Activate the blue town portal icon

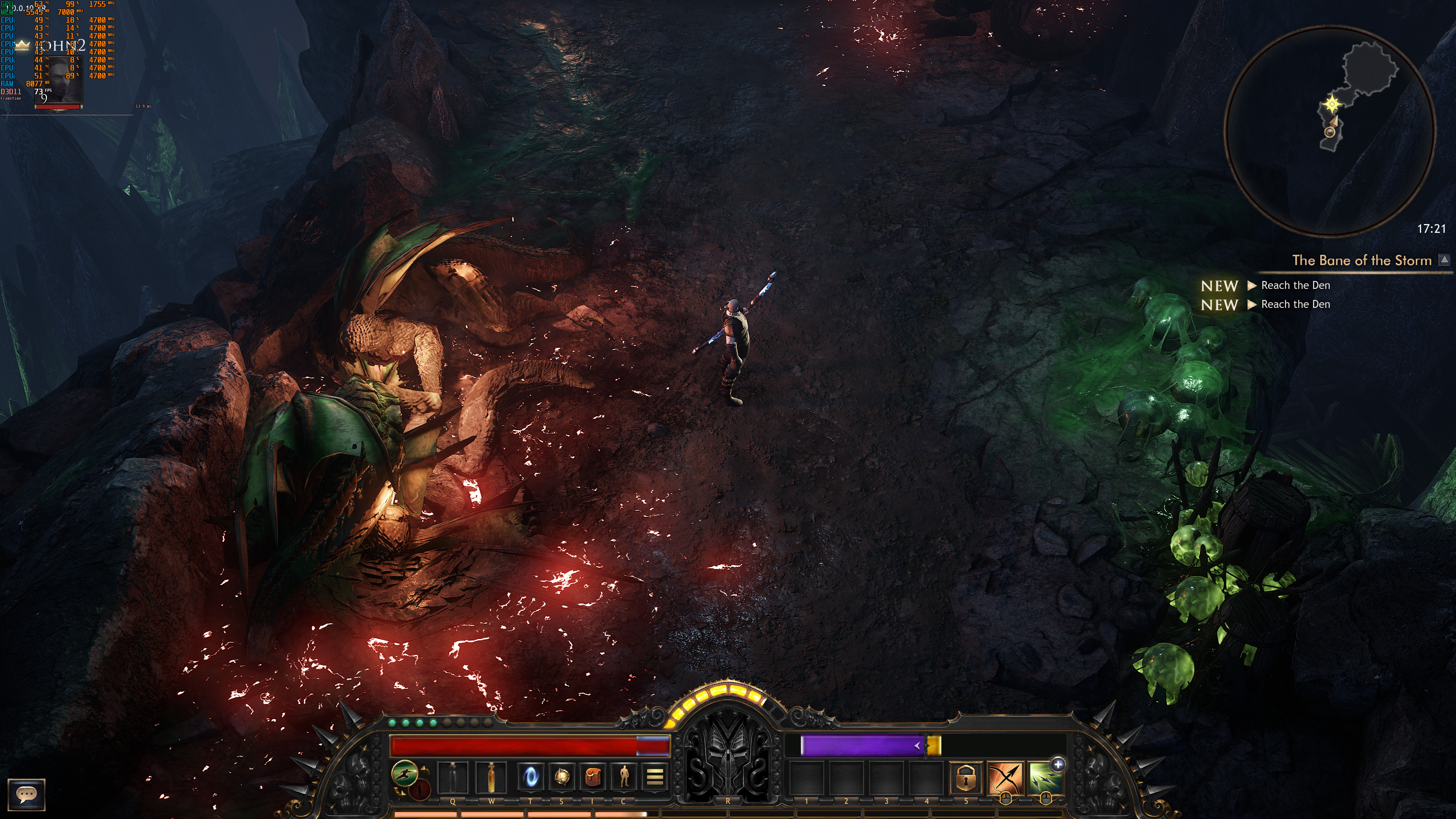pos(531,777)
